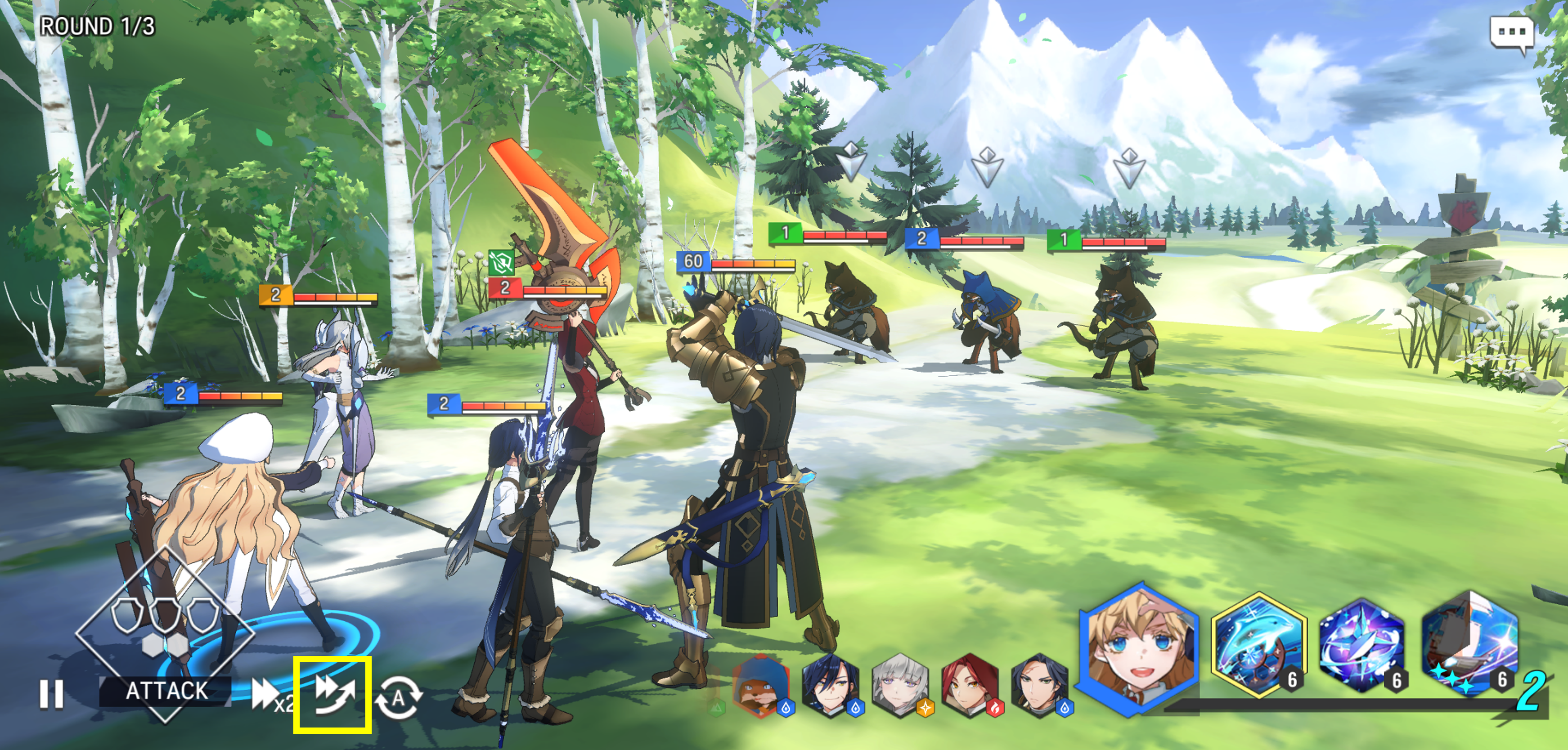Select the ATTACK command diamond
Image resolution: width=1568 pixels, height=750 pixels.
pyautogui.click(x=165, y=633)
